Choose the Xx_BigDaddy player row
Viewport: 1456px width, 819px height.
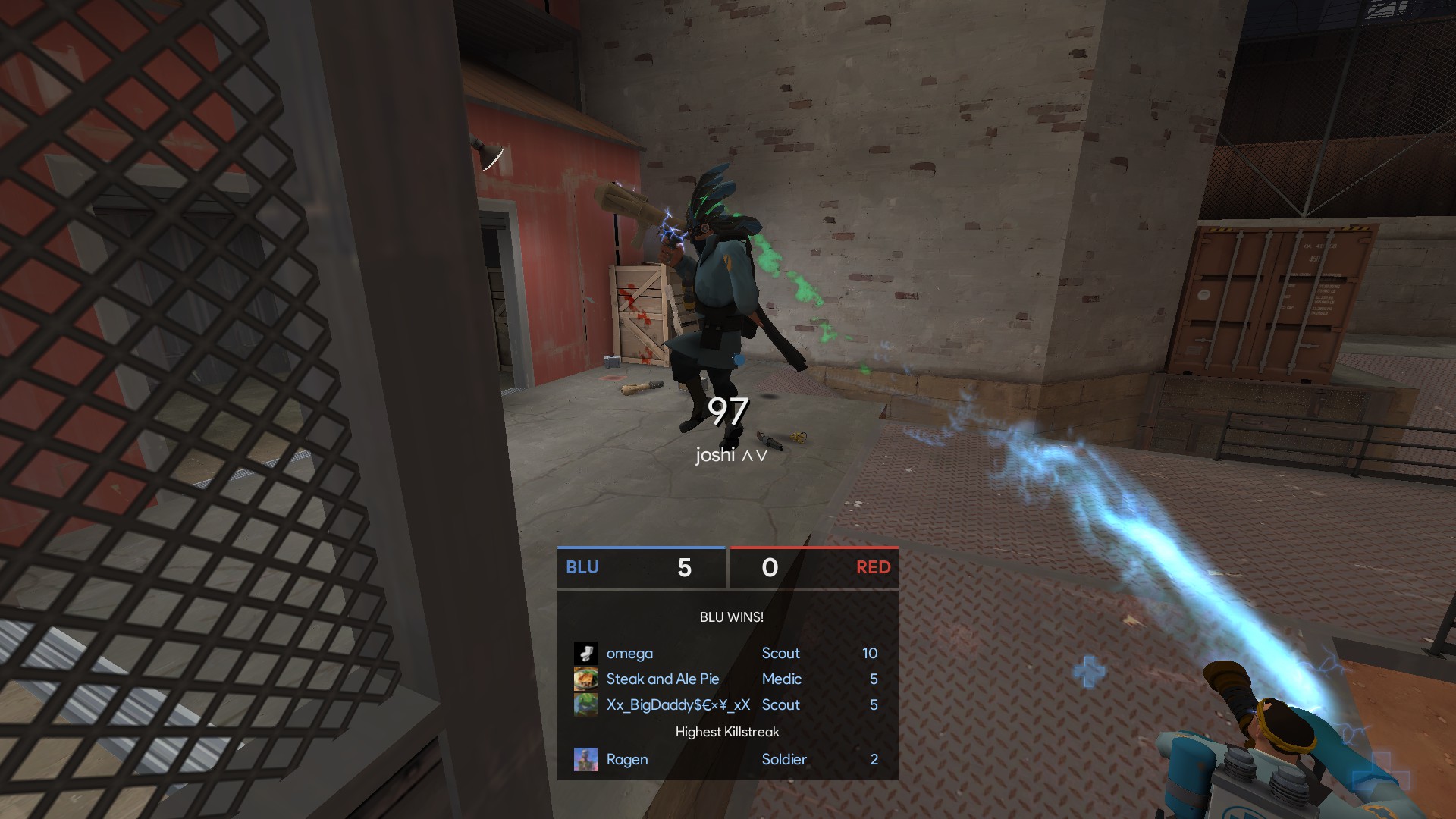click(726, 705)
